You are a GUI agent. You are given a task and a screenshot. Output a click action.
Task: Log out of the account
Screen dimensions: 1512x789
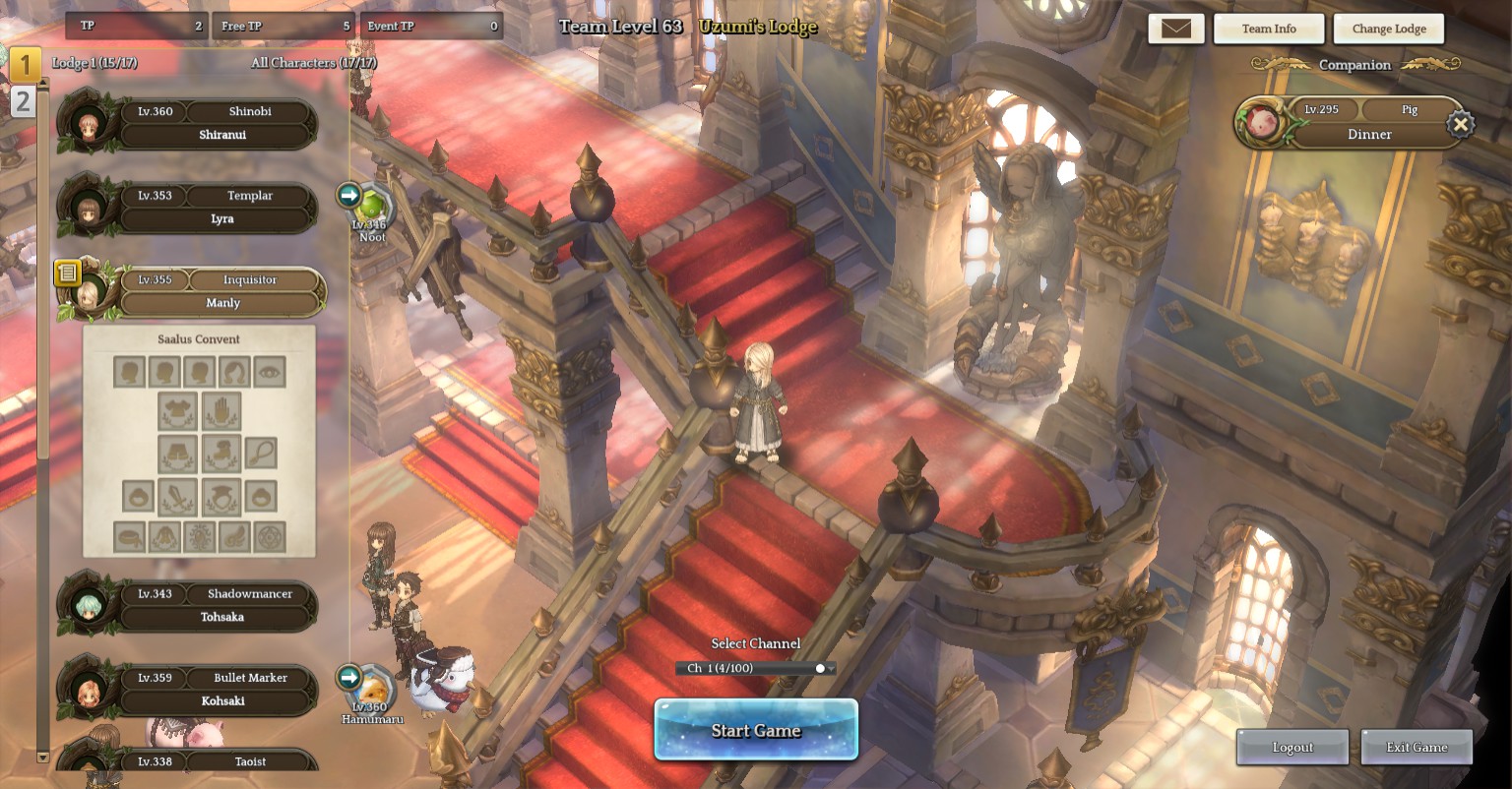[1292, 748]
